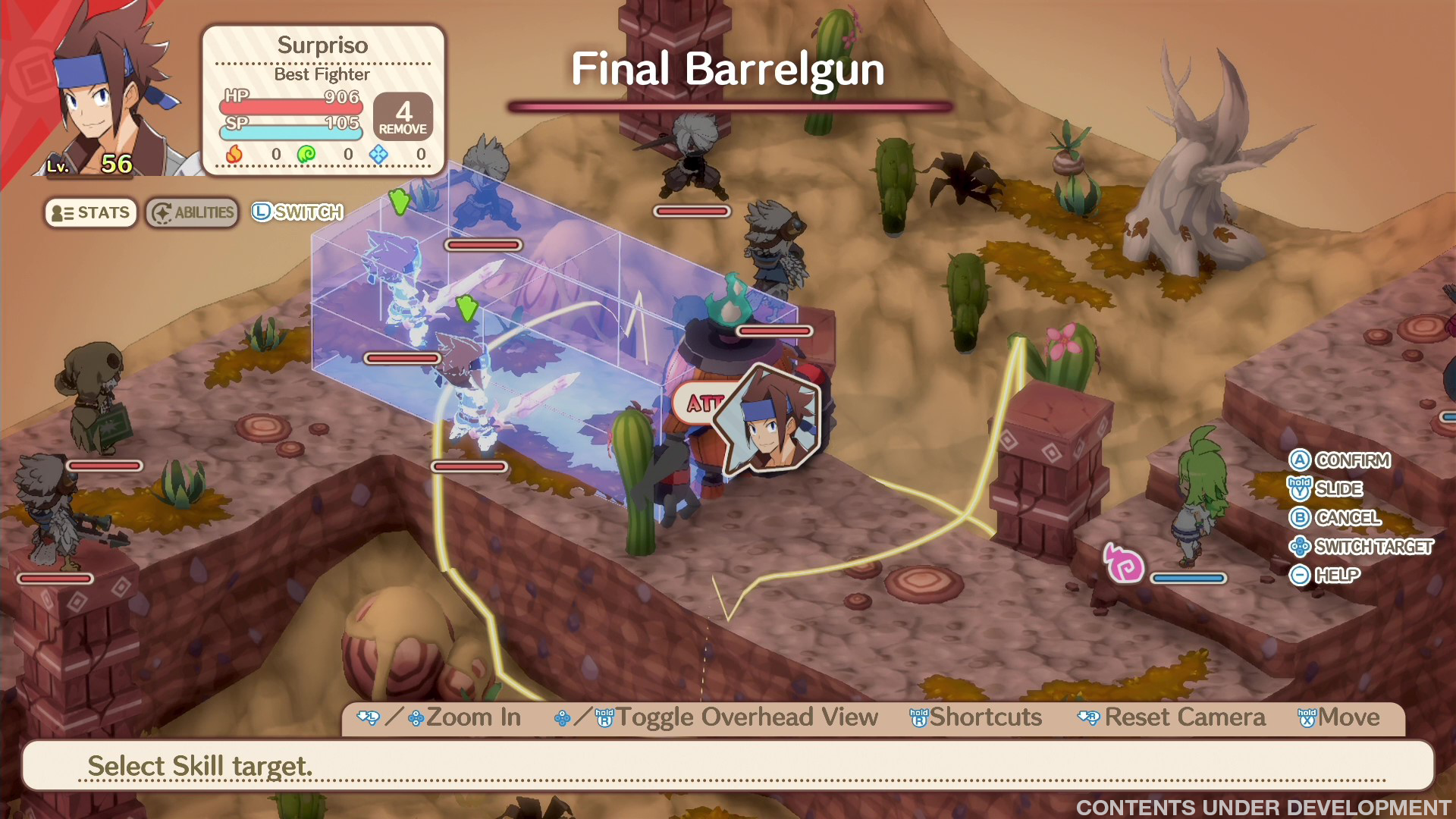Click the Shortcuts hold-R icon
Viewport: 1456px width, 819px height.
[x=918, y=717]
